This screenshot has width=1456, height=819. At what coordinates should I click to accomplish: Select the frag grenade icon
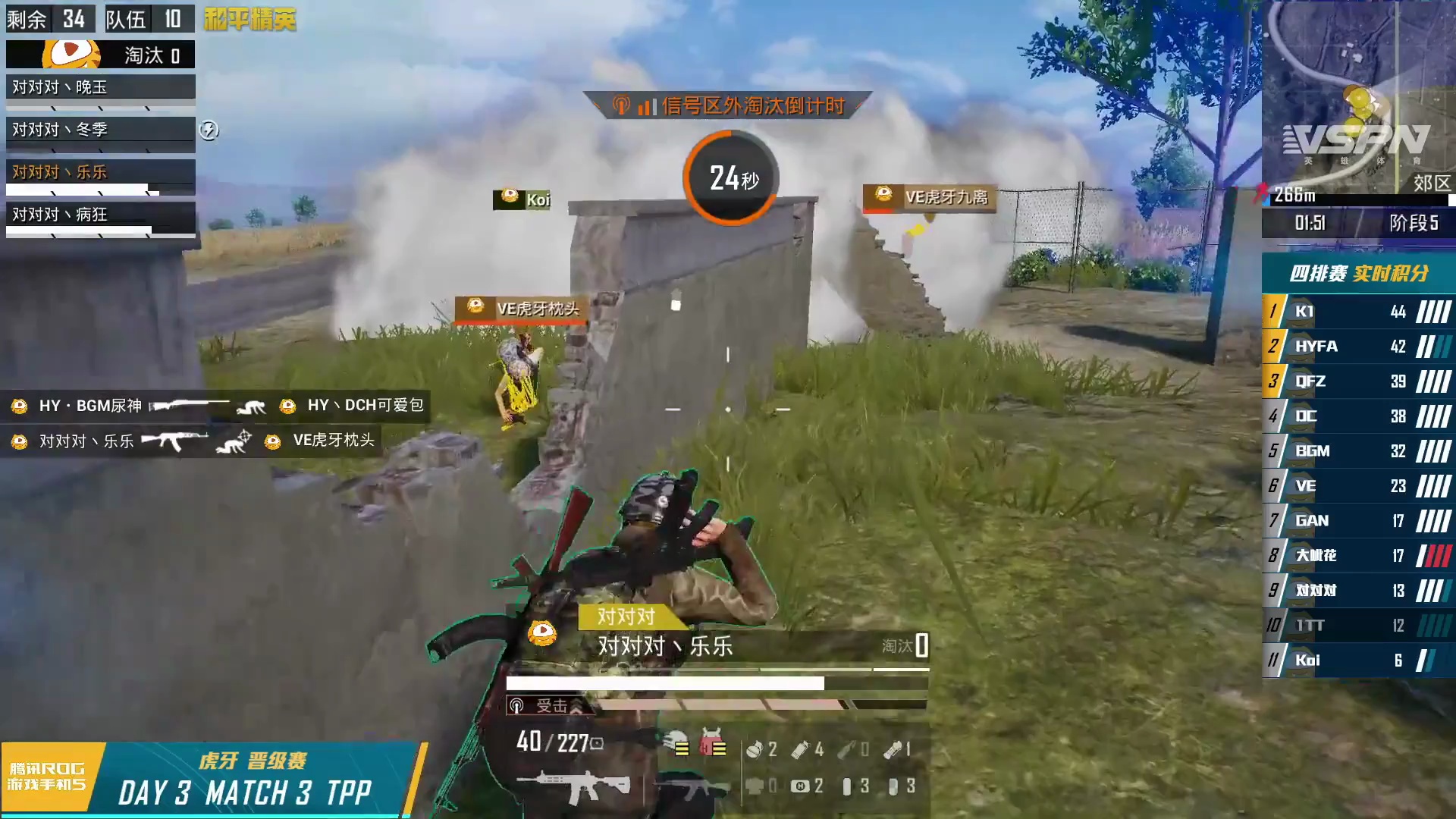(755, 749)
